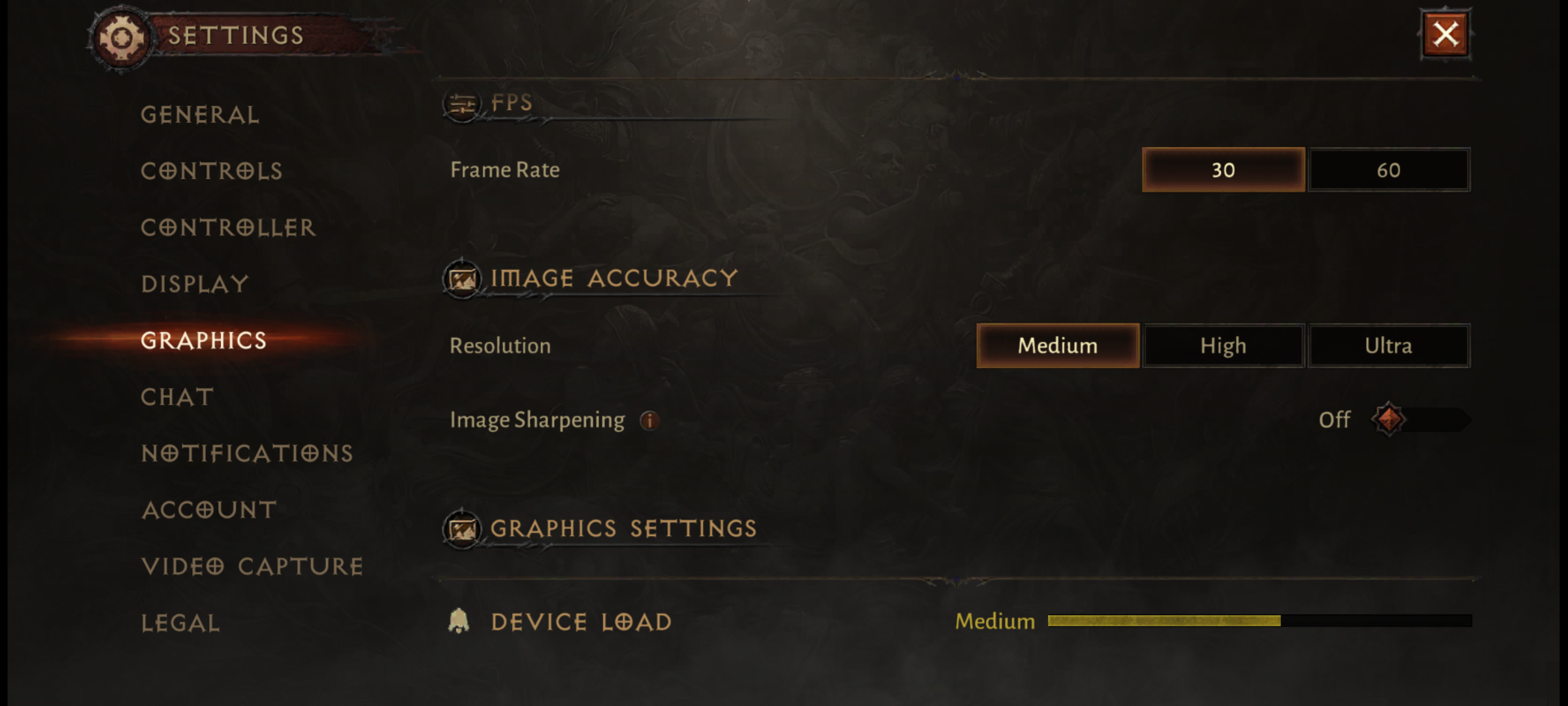
Task: Go to the Display settings
Action: tap(195, 284)
